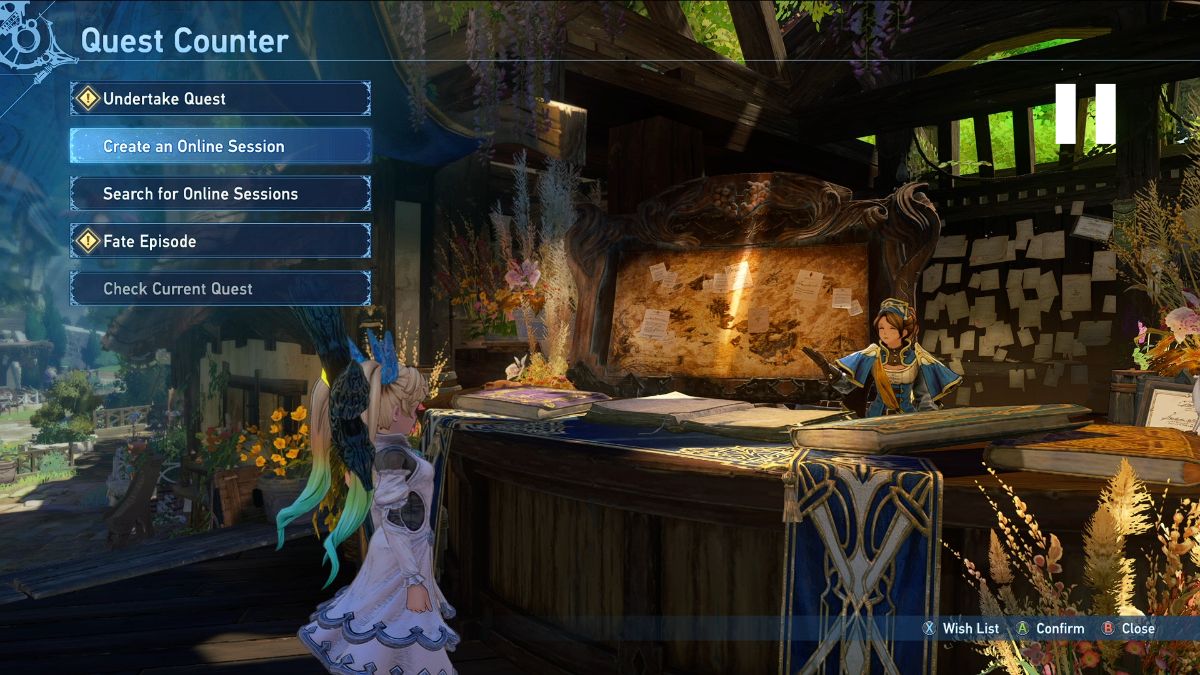Open Search for Online Sessions

click(x=220, y=194)
